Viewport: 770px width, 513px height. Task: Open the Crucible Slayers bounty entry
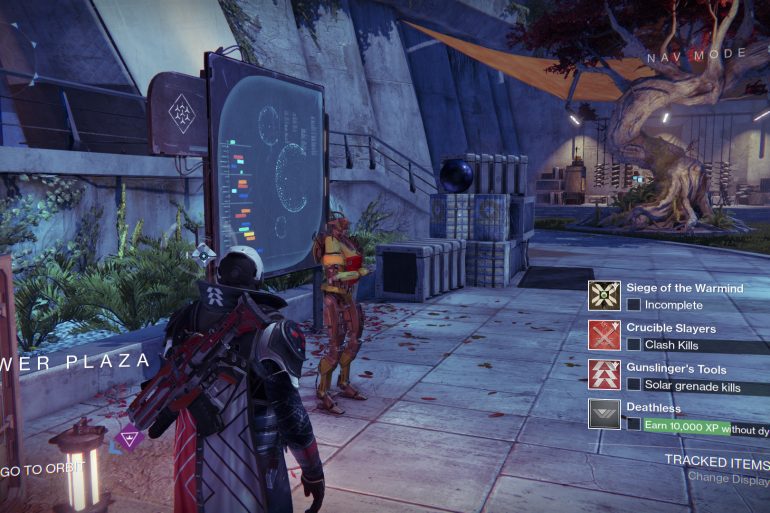coord(671,328)
